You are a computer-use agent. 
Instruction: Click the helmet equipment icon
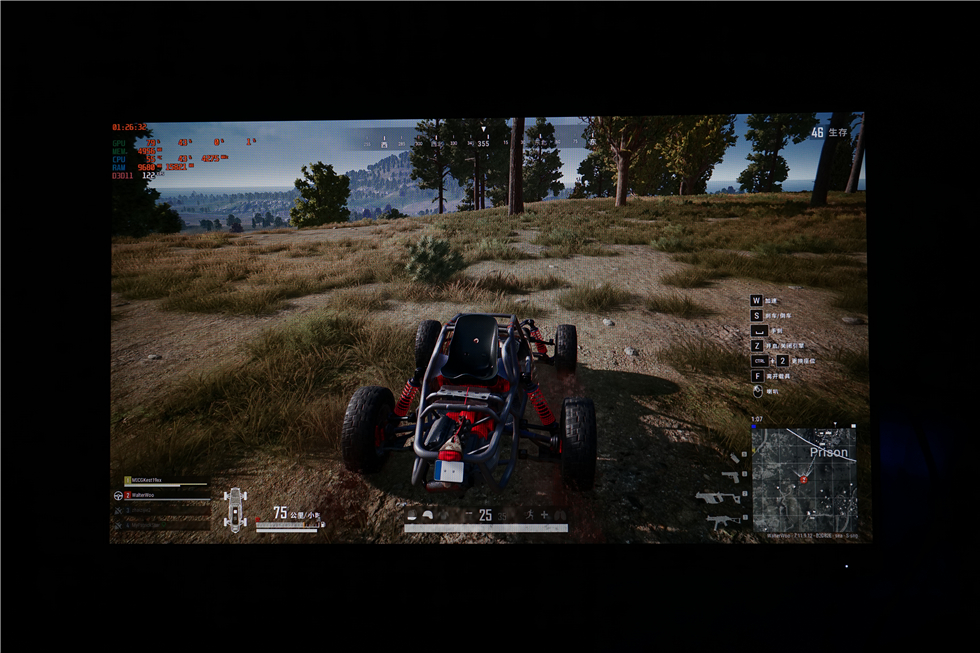pos(428,515)
